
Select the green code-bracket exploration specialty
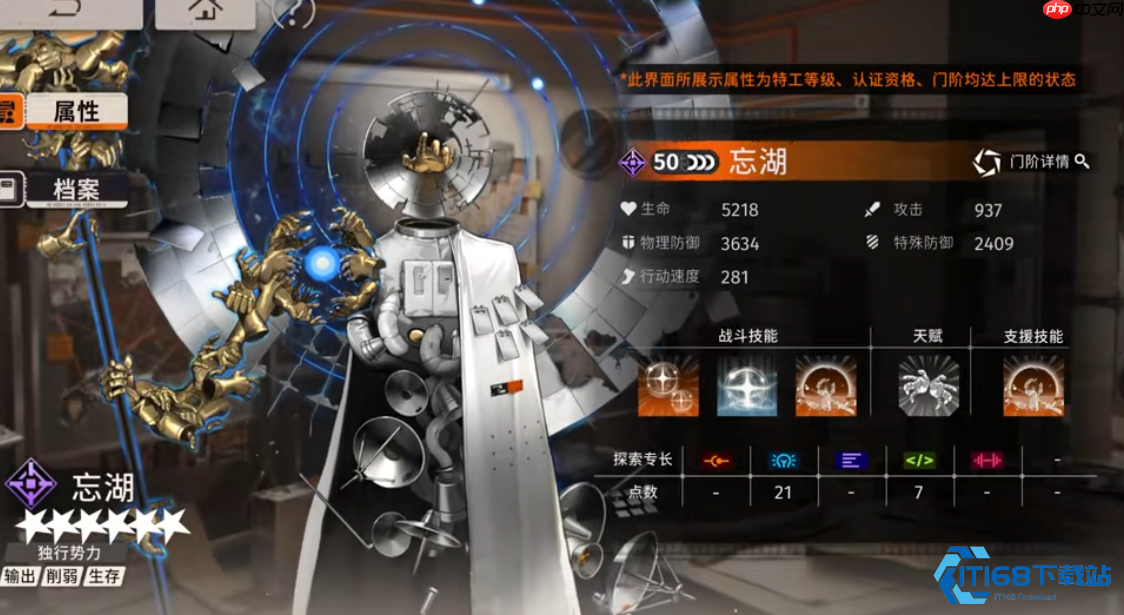pyautogui.click(x=920, y=461)
